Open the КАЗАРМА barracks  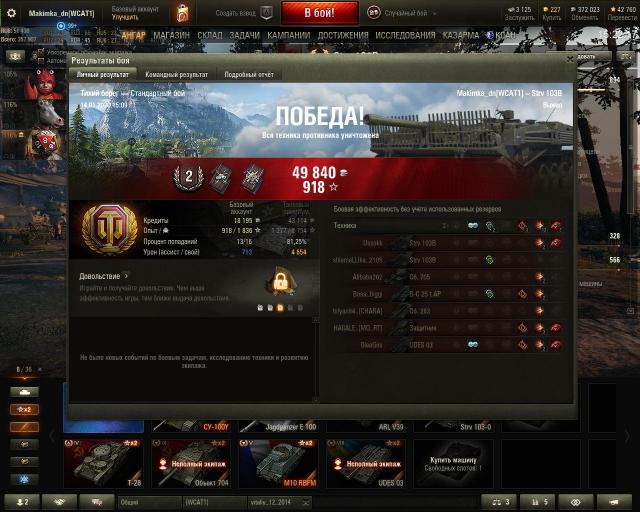(460, 35)
